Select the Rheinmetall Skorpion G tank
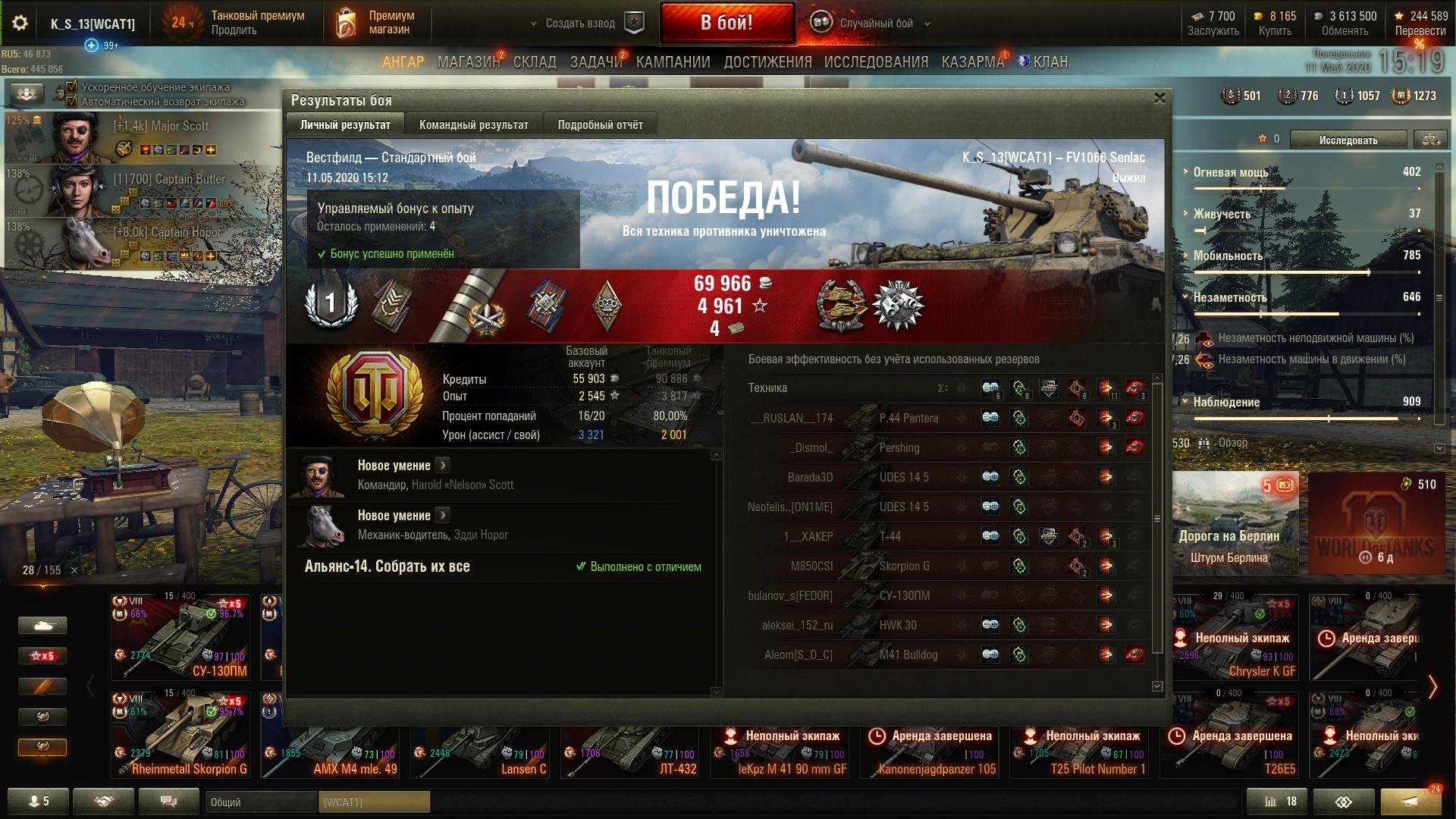The height and width of the screenshot is (819, 1456). pos(180,734)
